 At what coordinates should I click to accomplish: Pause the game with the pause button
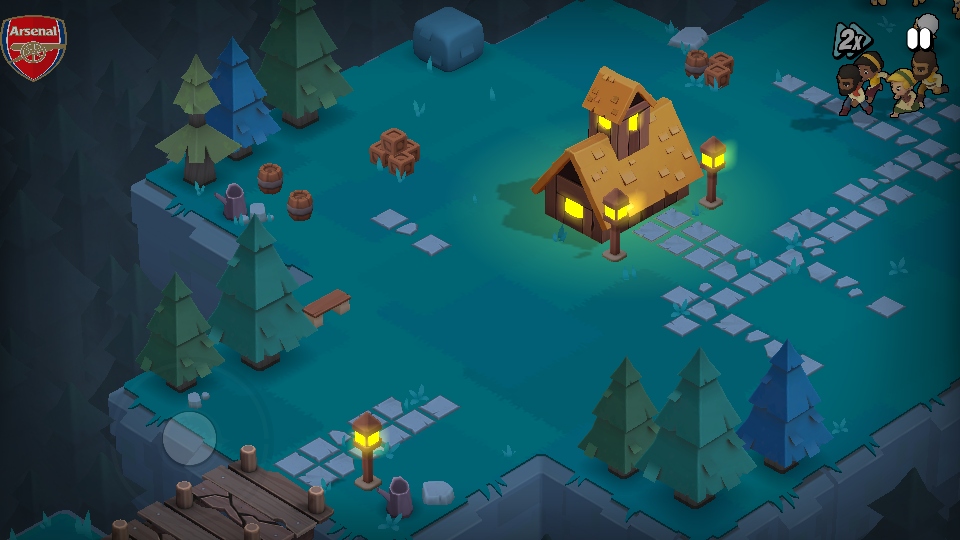pyautogui.click(x=918, y=38)
